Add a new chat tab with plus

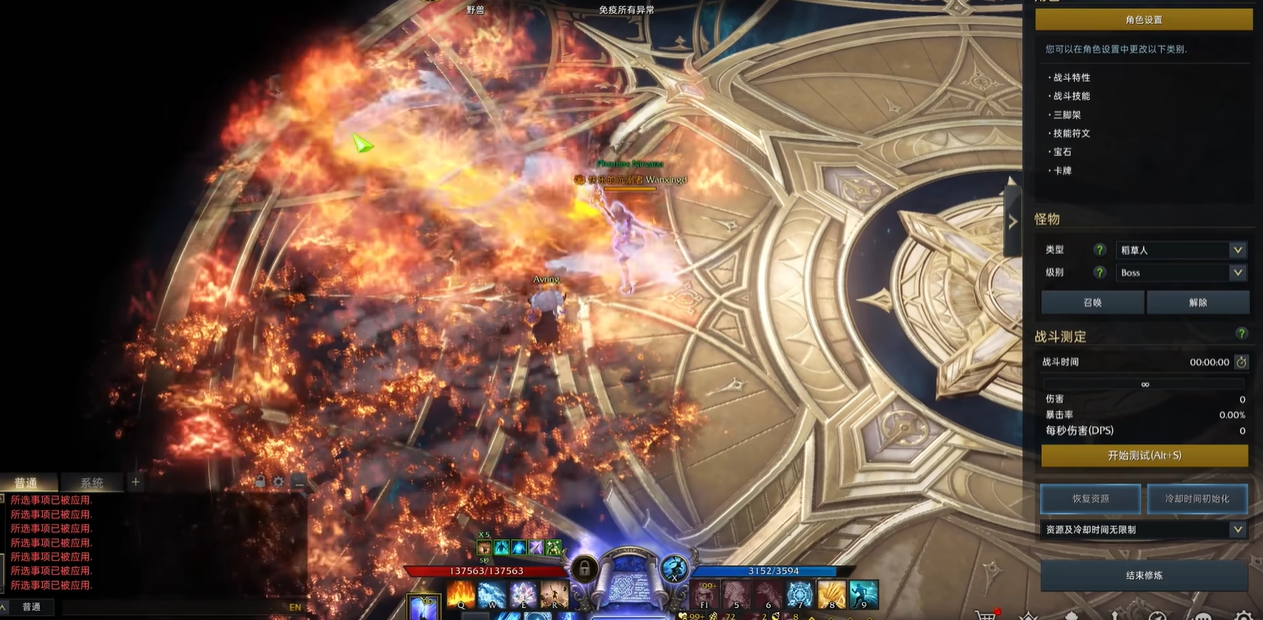click(x=136, y=482)
